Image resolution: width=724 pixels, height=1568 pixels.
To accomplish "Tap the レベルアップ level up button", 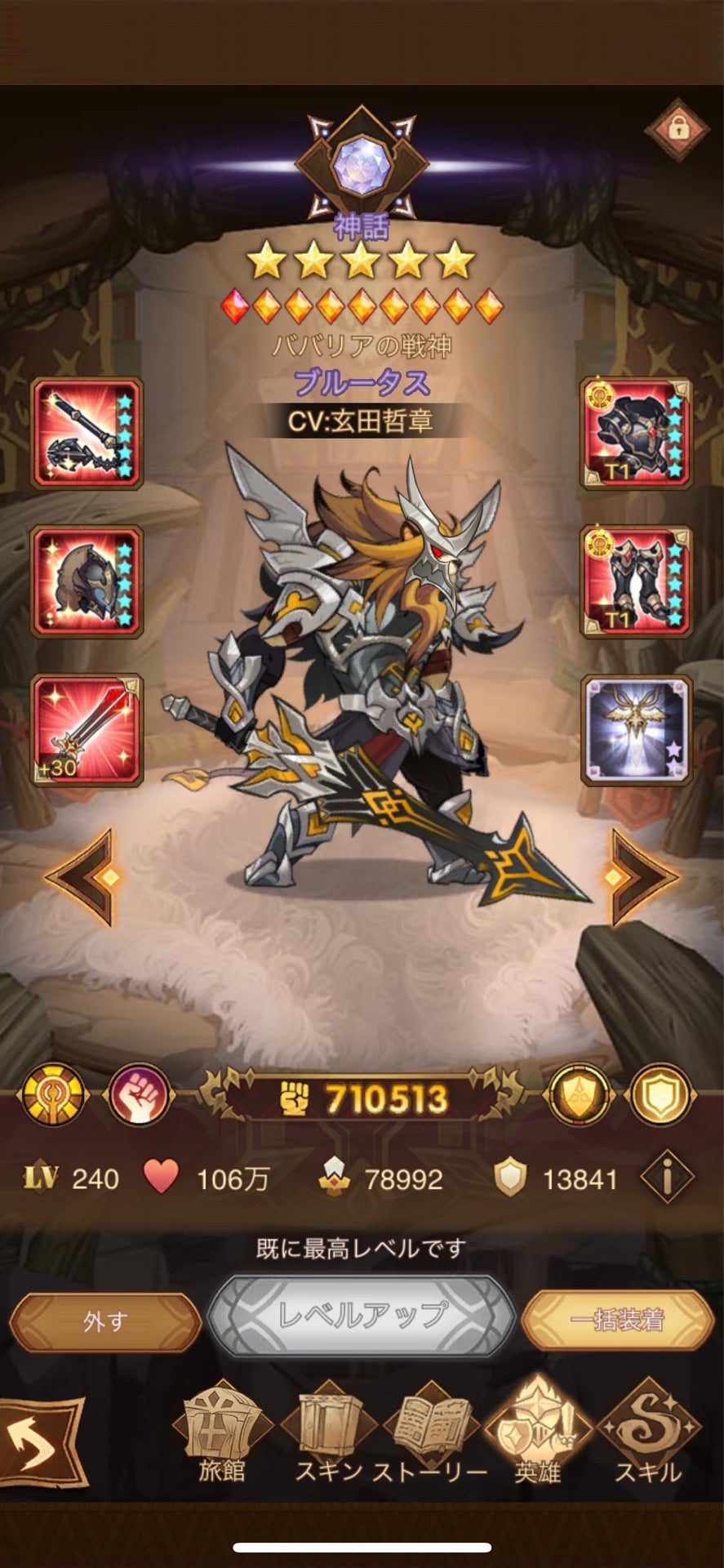I will [362, 1315].
